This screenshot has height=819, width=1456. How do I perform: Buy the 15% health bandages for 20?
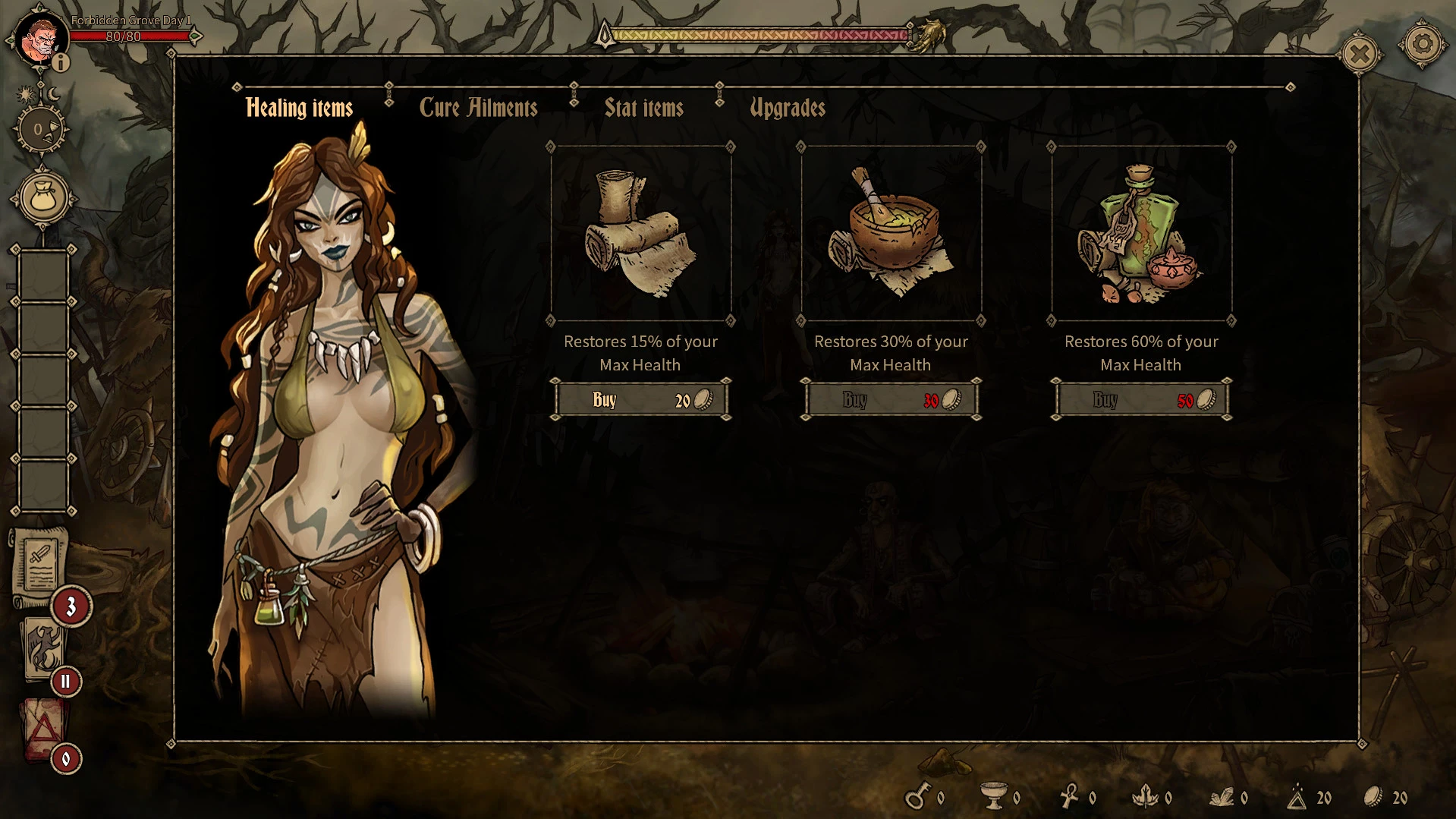point(641,400)
